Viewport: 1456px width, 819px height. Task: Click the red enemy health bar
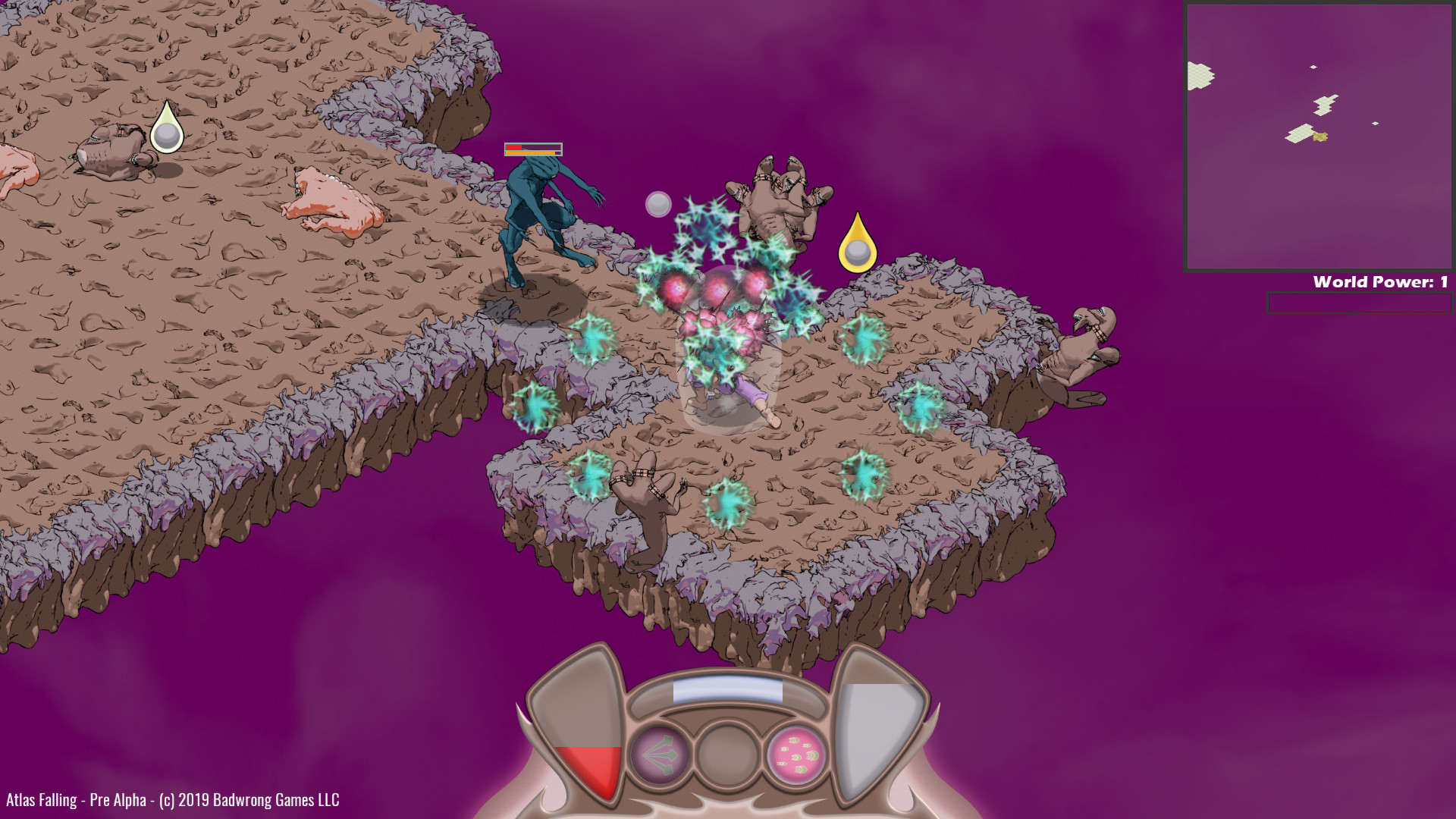[514, 148]
